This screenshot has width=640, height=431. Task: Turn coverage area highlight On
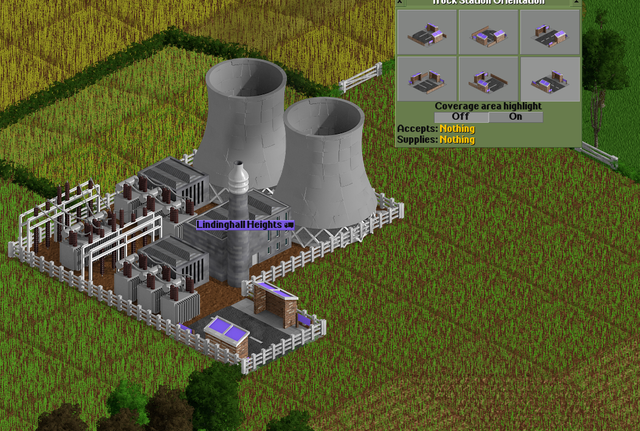coord(515,116)
